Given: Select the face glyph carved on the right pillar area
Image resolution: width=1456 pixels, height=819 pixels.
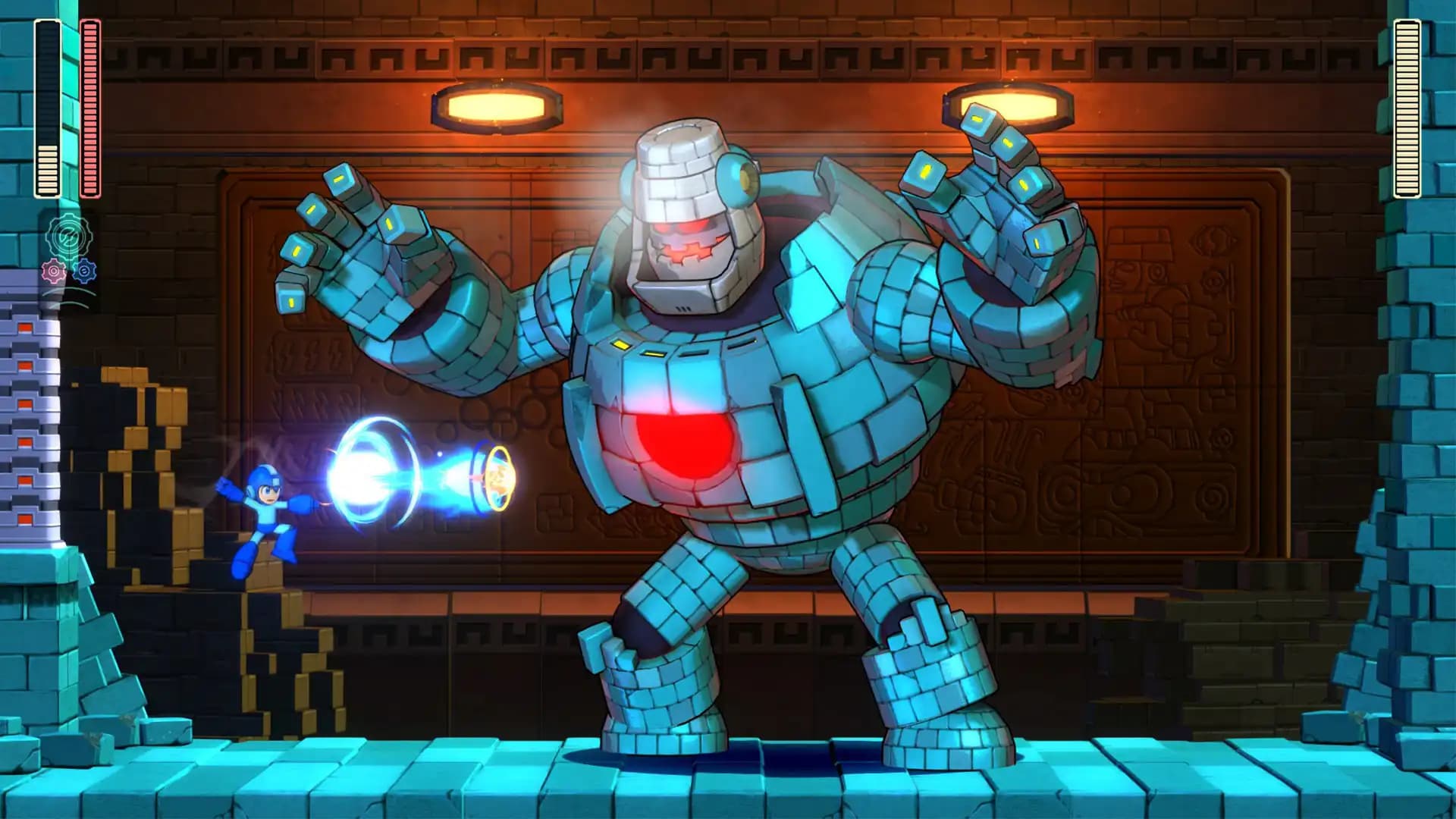Looking at the screenshot, I should tap(1122, 275).
